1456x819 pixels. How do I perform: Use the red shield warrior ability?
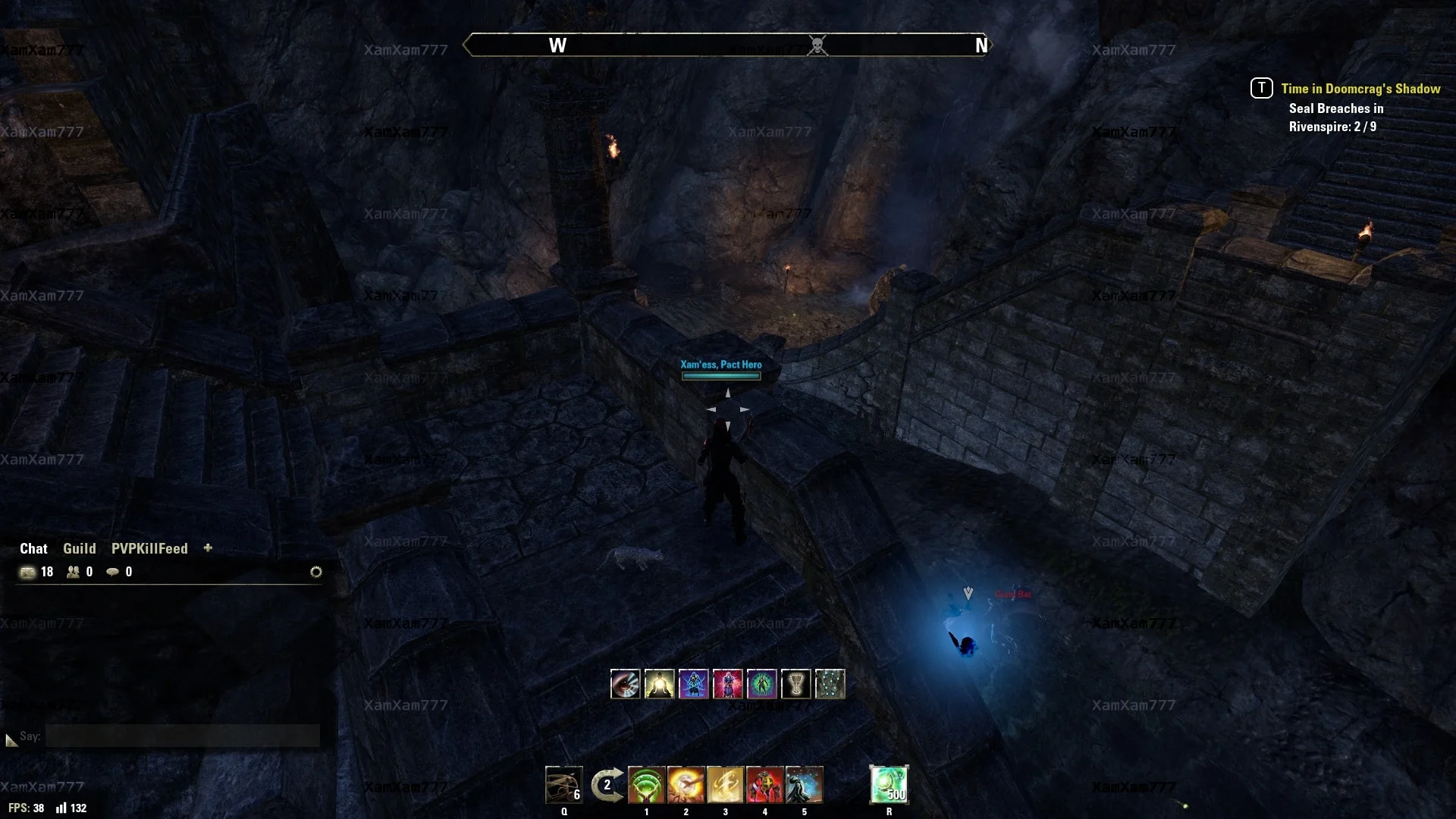click(x=764, y=785)
